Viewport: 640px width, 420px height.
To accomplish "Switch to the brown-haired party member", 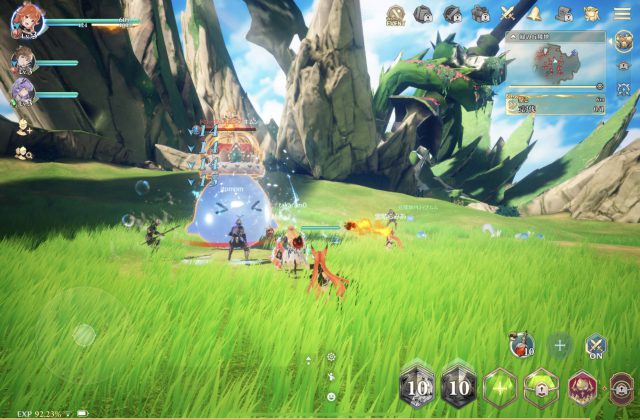I will (x=23, y=60).
